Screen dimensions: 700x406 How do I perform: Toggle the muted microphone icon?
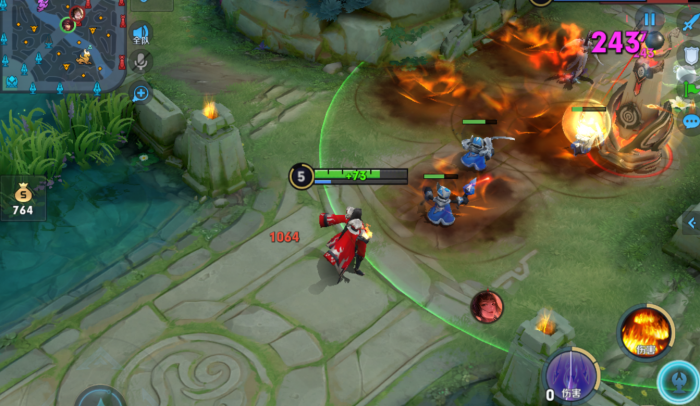pyautogui.click(x=141, y=62)
